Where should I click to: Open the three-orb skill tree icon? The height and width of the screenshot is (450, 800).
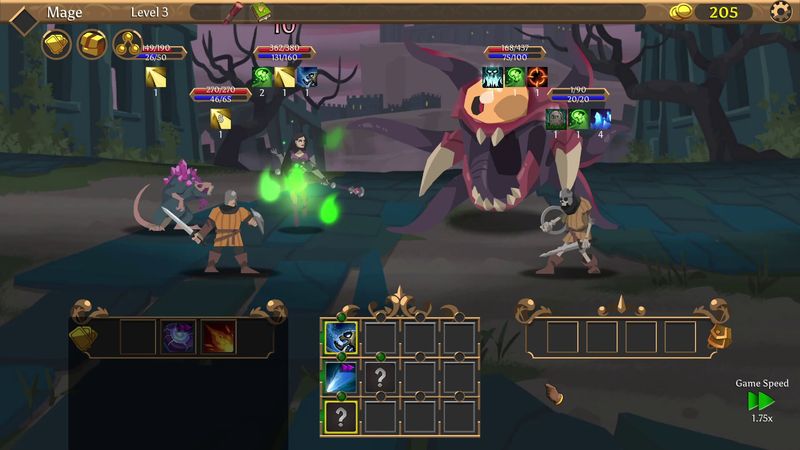coord(129,43)
